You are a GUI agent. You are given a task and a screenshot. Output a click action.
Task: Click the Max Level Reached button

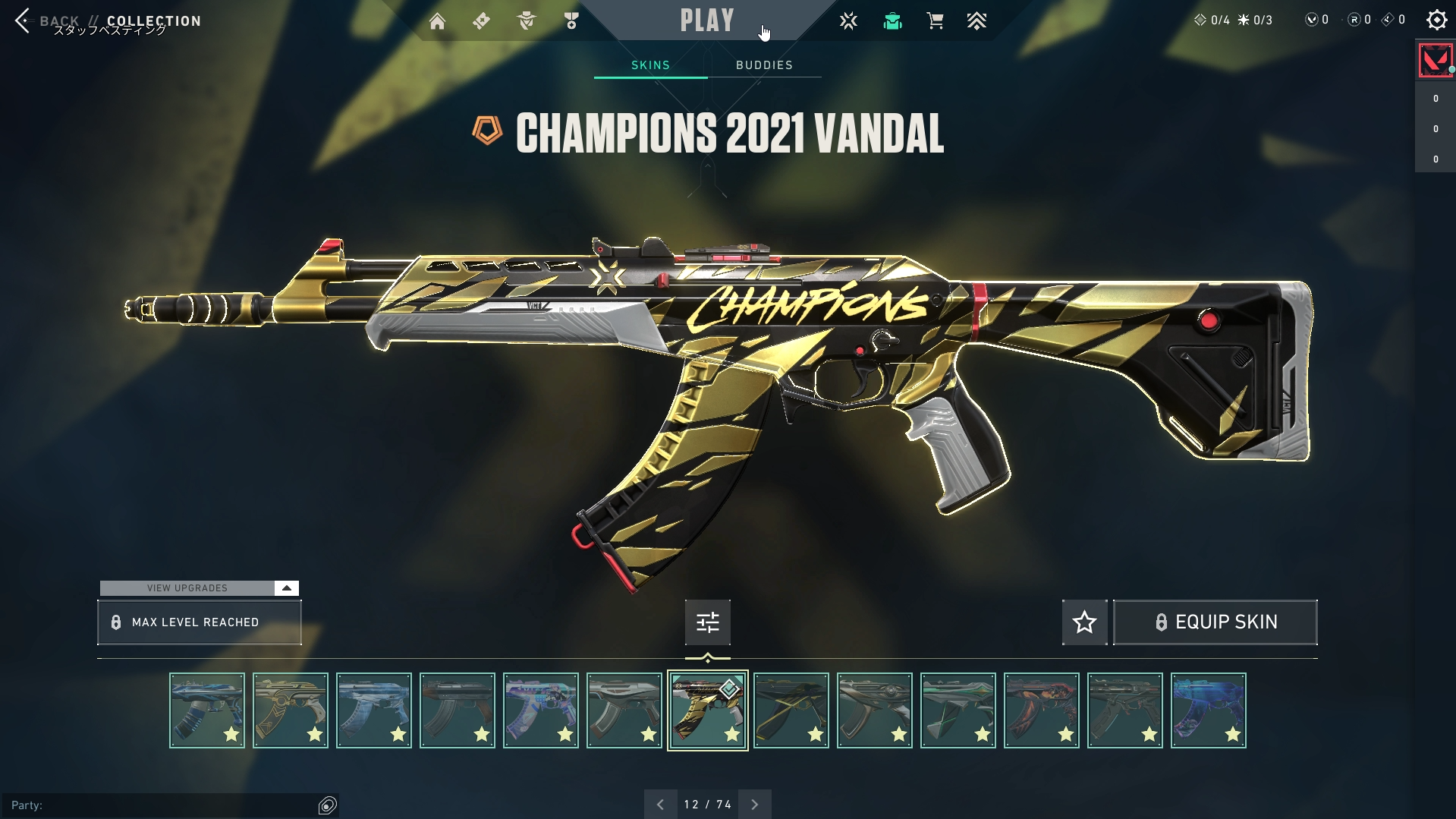(x=199, y=622)
